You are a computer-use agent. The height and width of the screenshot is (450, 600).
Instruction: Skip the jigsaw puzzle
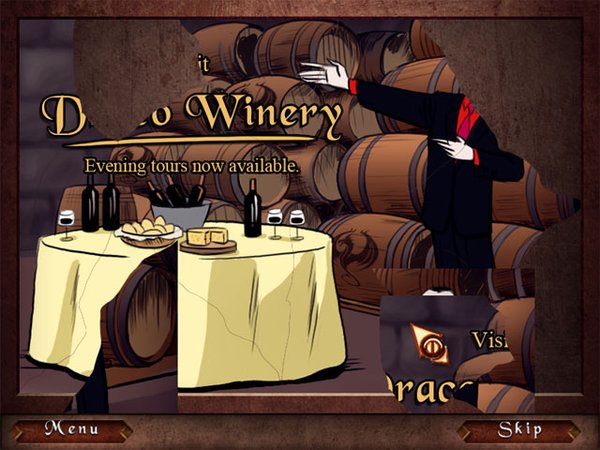pyautogui.click(x=520, y=430)
